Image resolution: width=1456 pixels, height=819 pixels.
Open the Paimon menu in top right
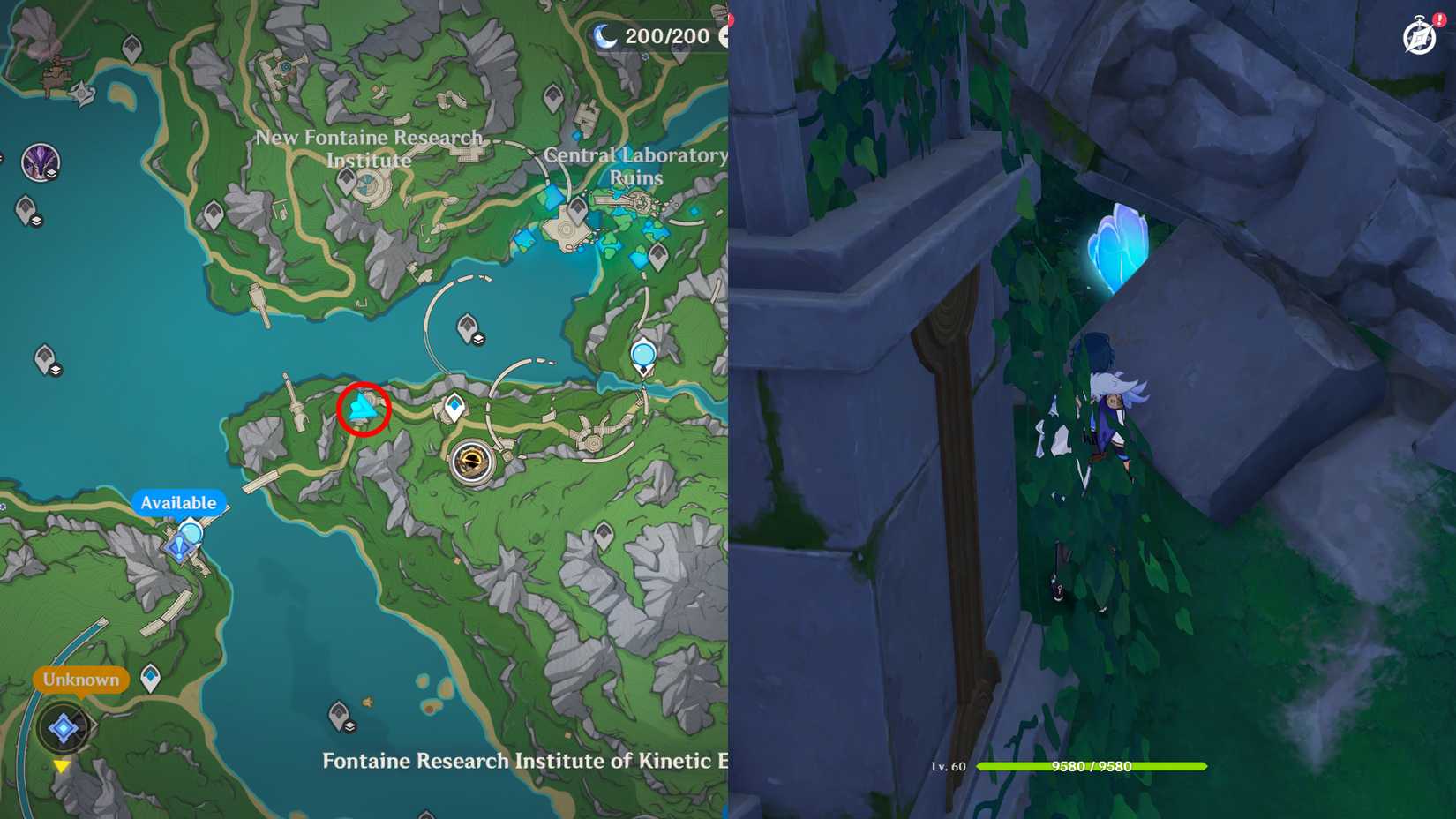tap(1419, 37)
